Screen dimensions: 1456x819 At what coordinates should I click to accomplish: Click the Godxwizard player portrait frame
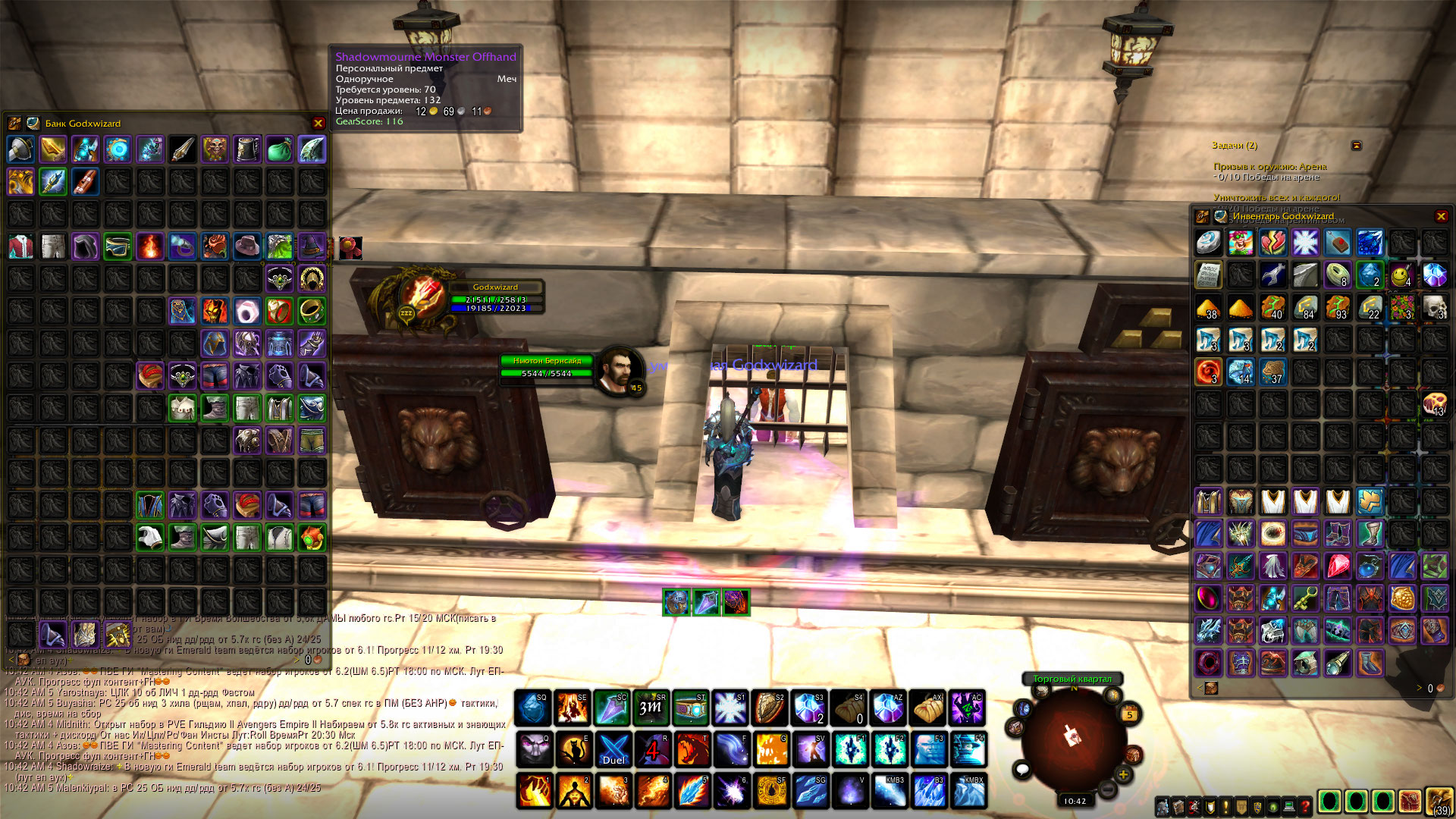(x=422, y=296)
